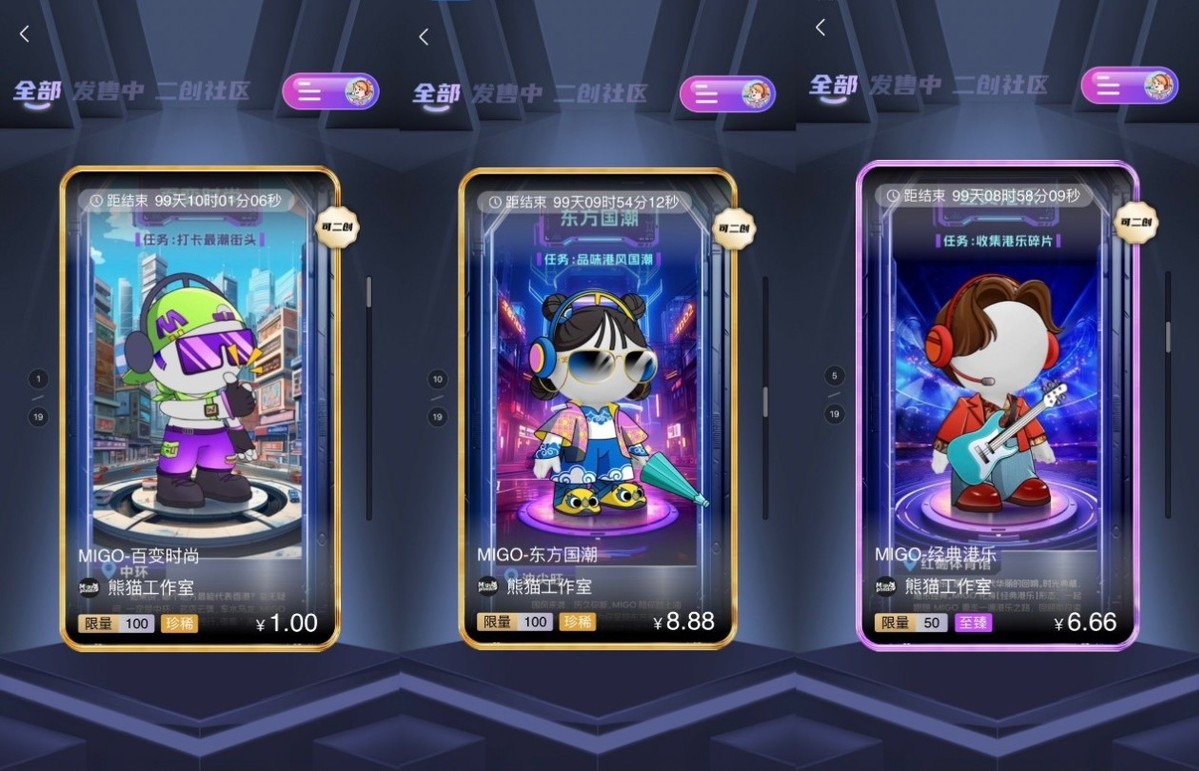Show the 全部 tab above the 东方国潮 card
This screenshot has height=771, width=1199.
(x=436, y=94)
